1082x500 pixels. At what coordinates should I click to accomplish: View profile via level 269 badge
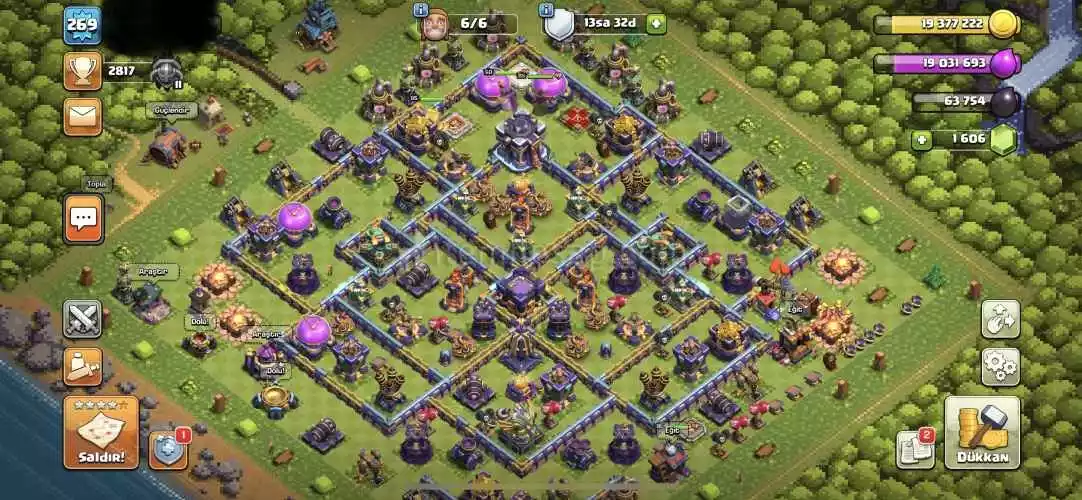82,26
